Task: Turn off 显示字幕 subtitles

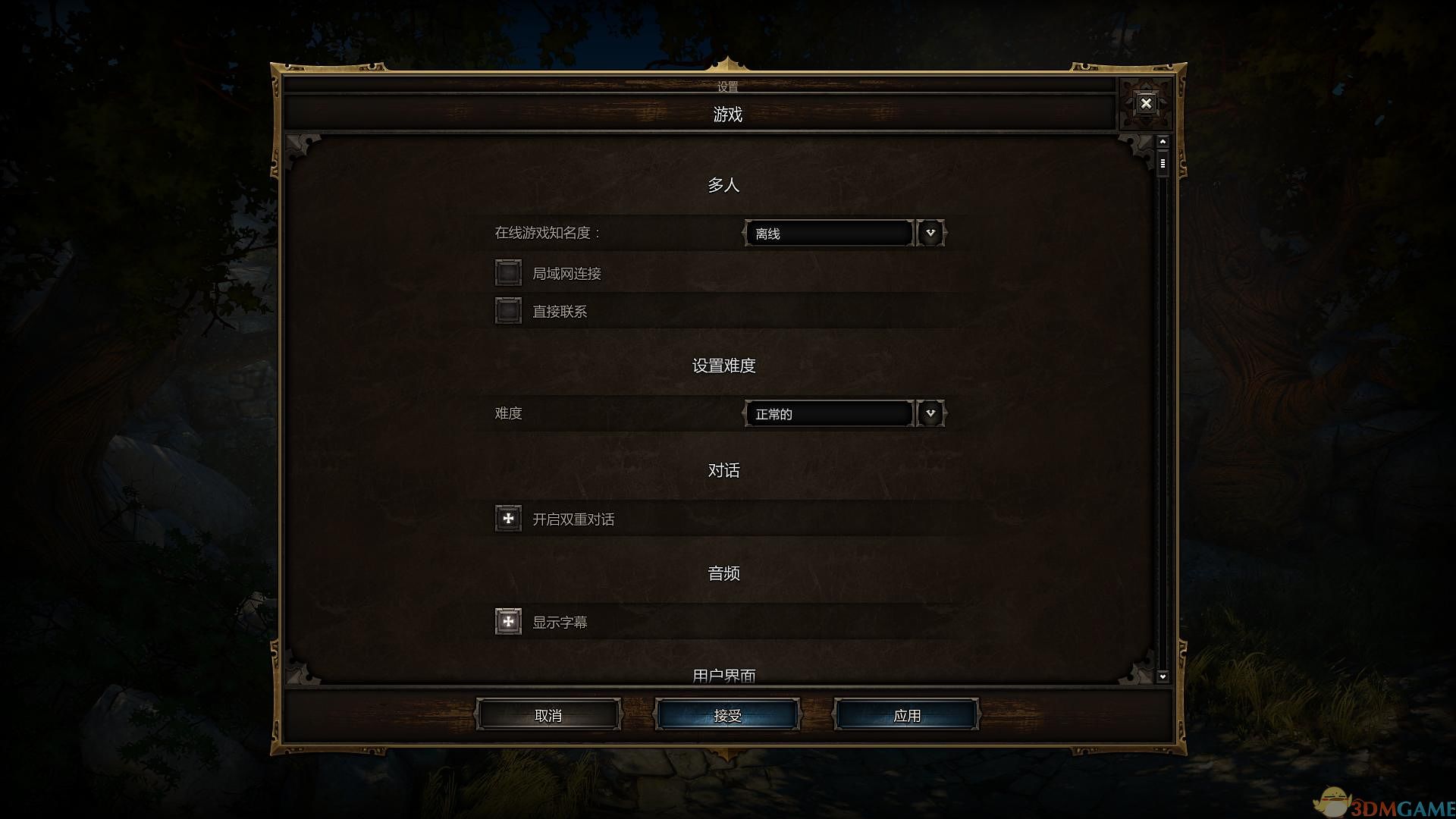Action: [x=507, y=621]
